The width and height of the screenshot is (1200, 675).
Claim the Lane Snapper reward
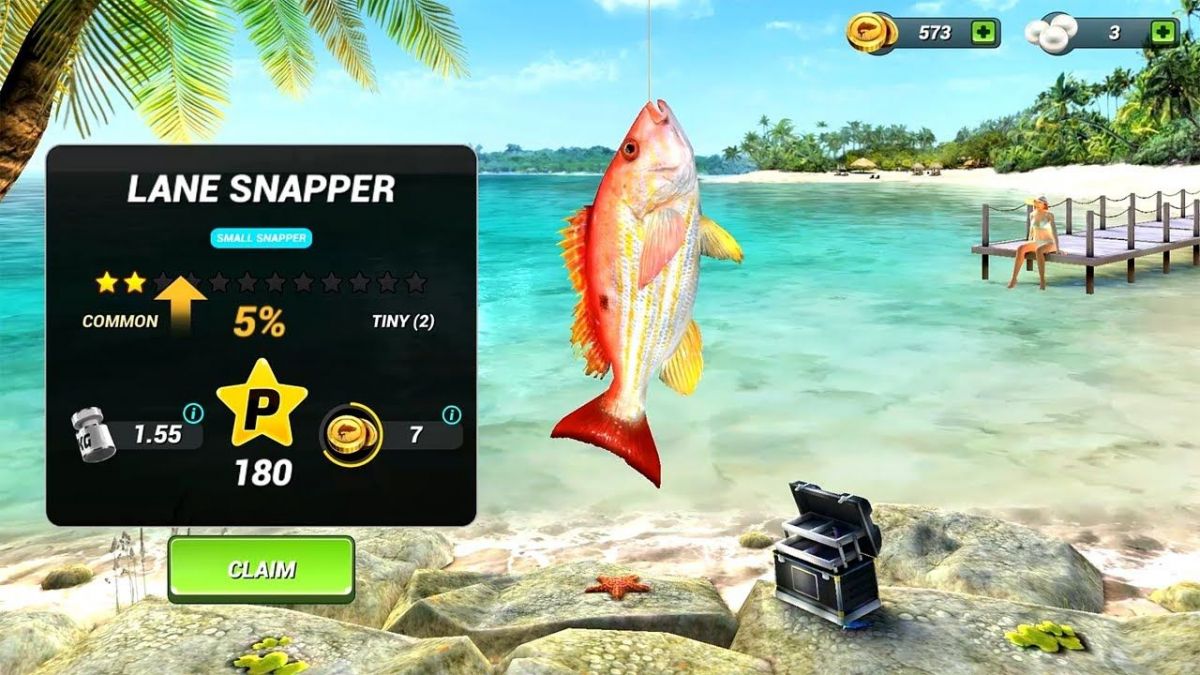[x=261, y=569]
